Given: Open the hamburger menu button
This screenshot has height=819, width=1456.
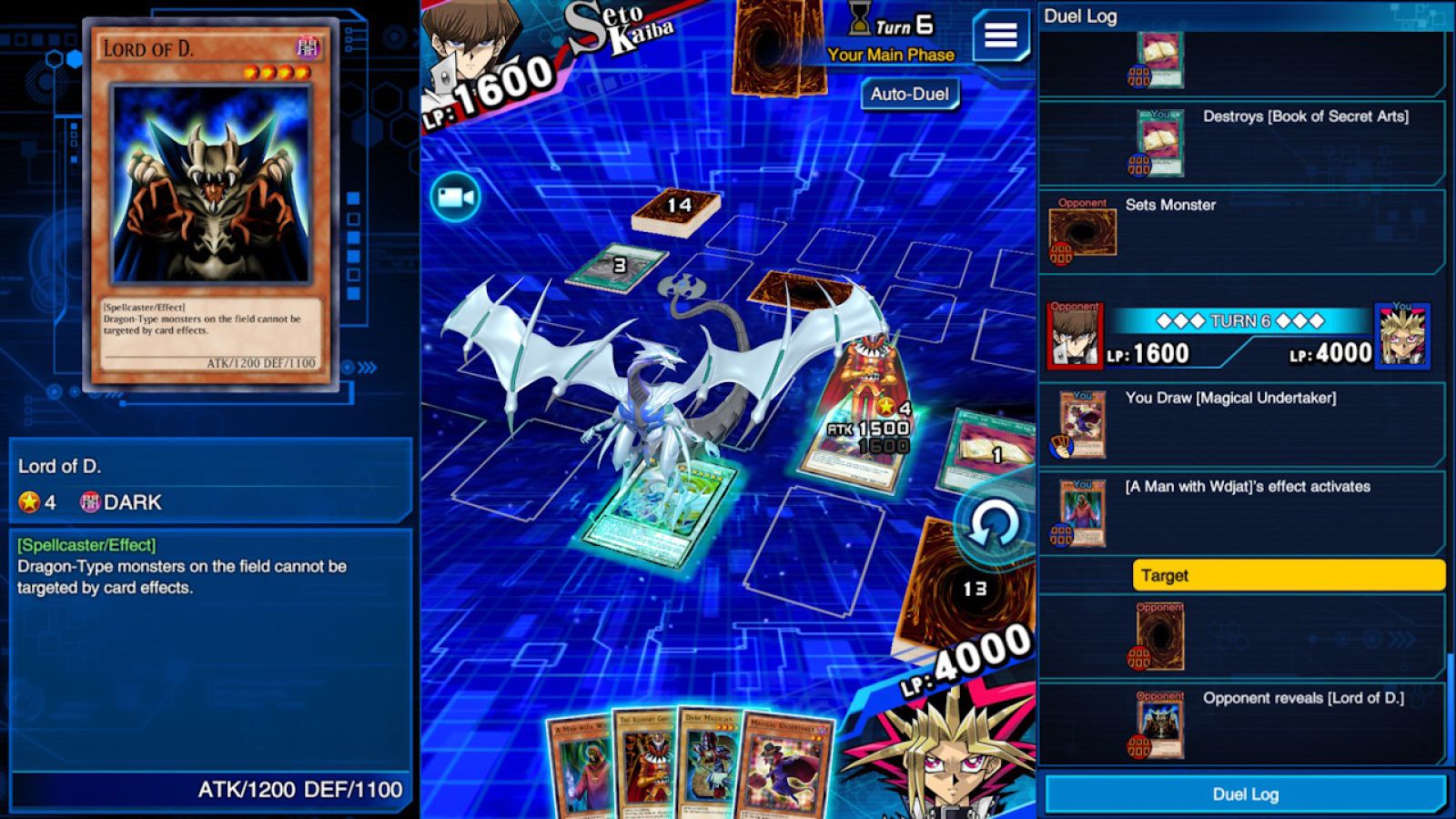Looking at the screenshot, I should tap(1000, 35).
